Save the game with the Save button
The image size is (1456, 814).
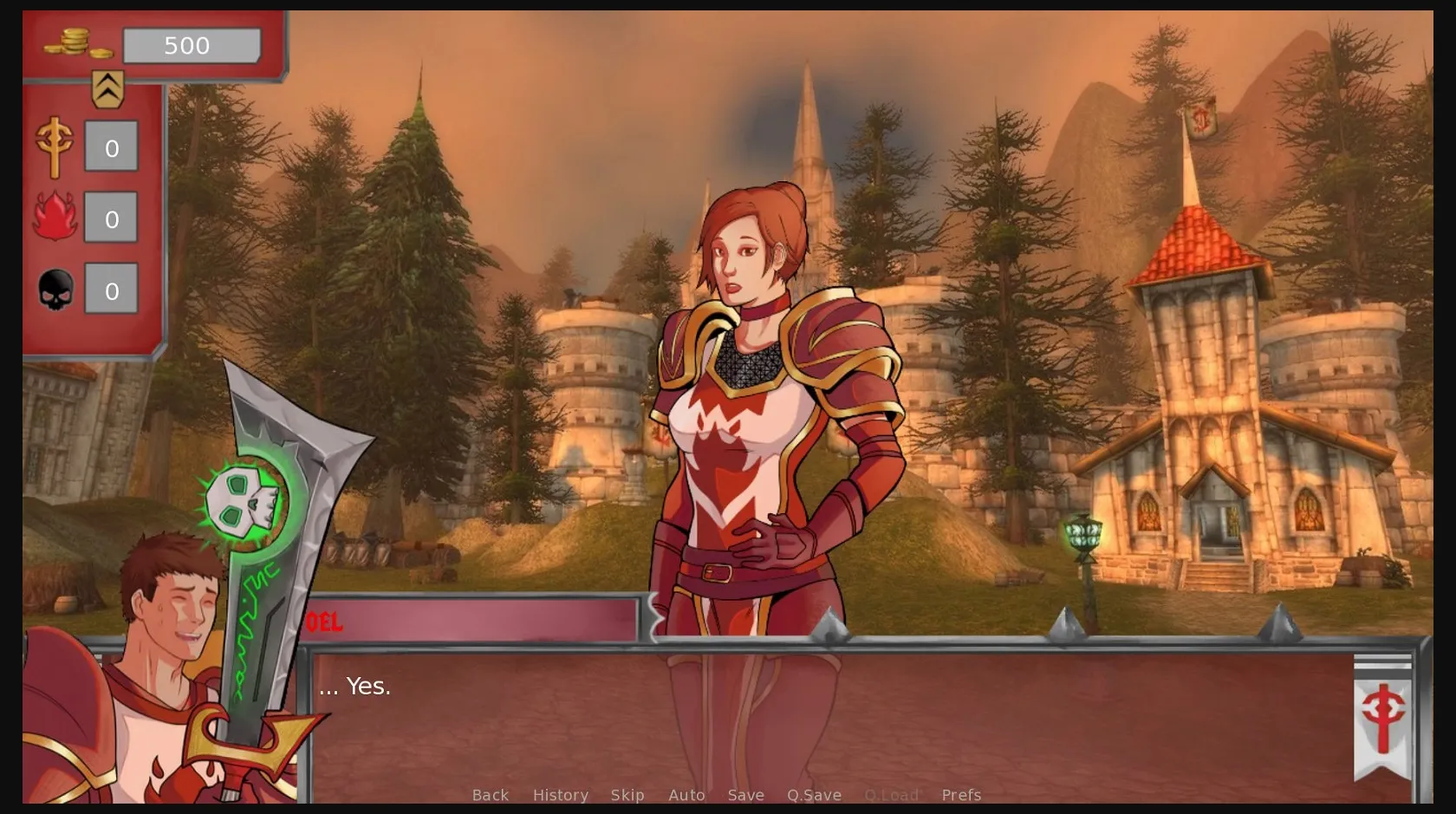745,795
